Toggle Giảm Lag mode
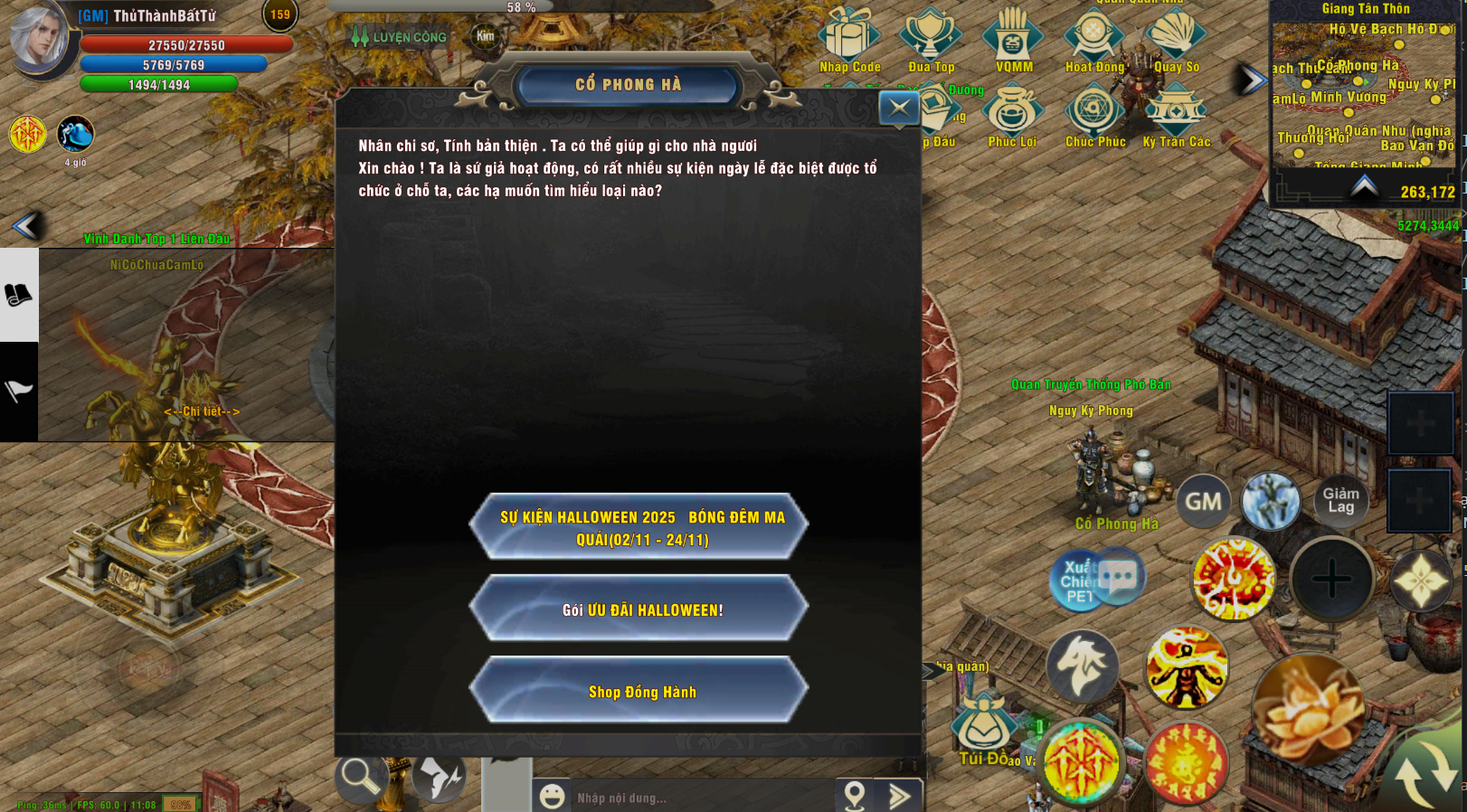The image size is (1467, 812). 1341,500
